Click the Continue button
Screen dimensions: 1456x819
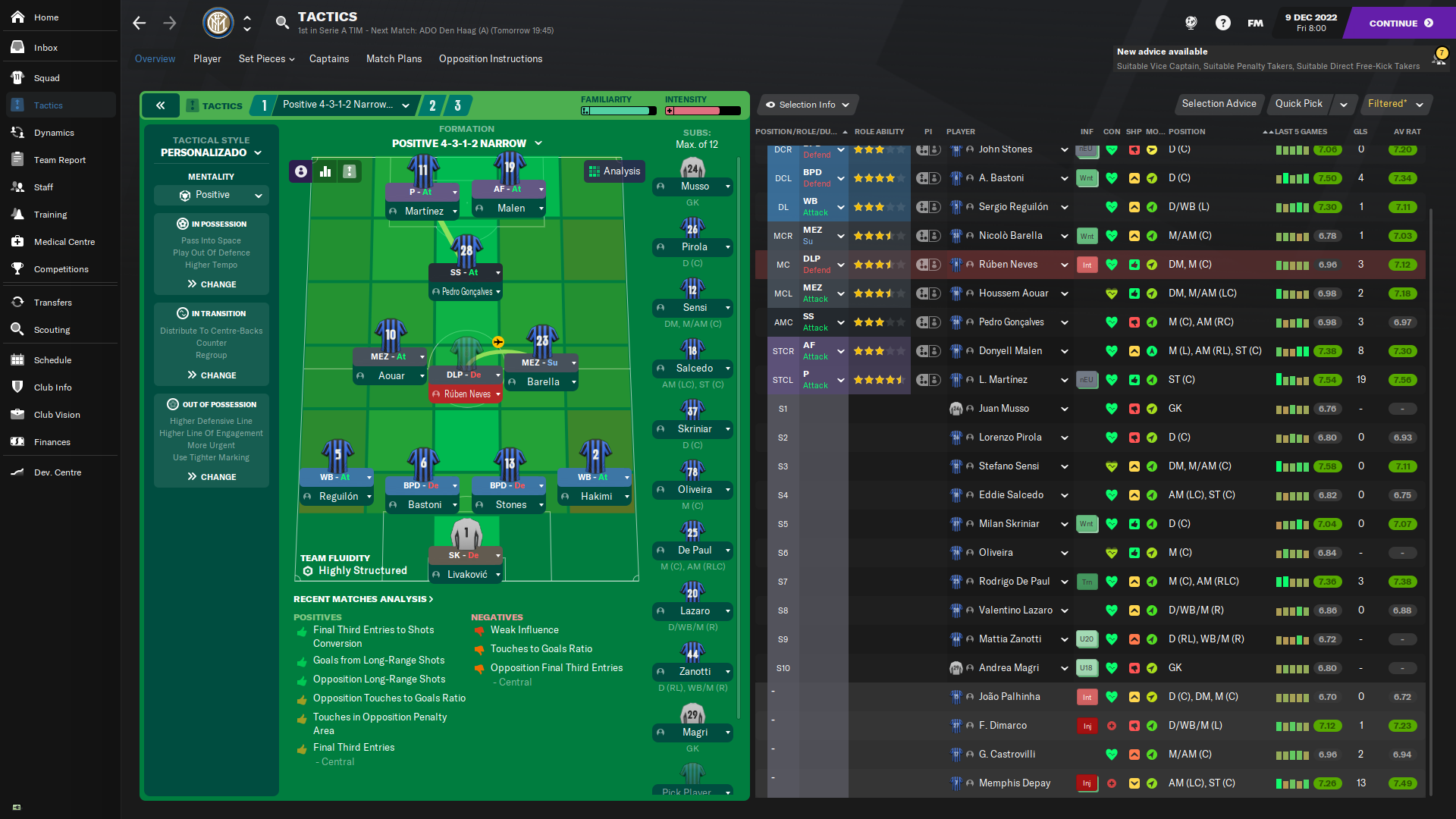[x=1400, y=23]
